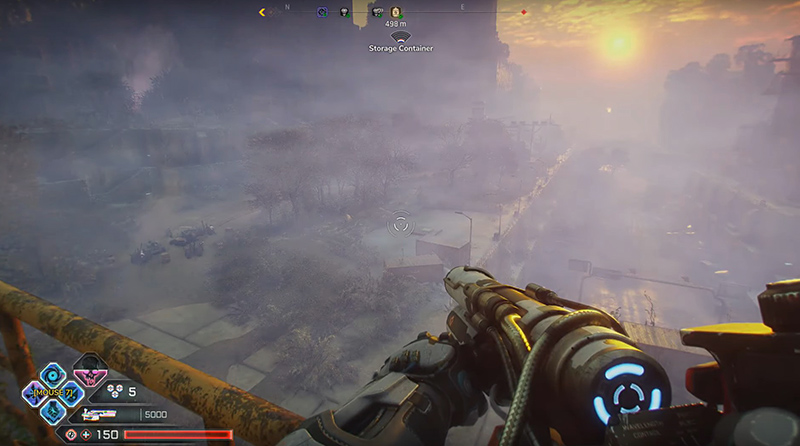Screen dimensions: 800x446
Task: Click the purple circular compass marker
Action: [322, 13]
